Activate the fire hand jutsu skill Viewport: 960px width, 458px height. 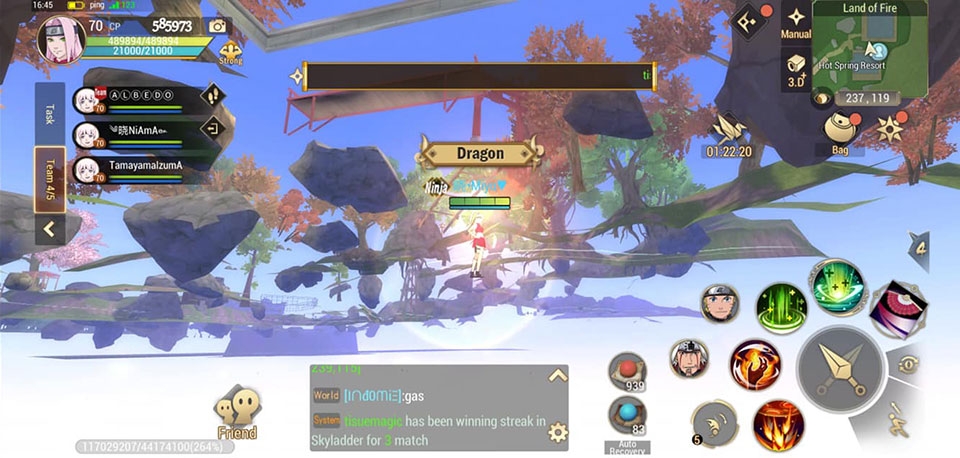[x=755, y=364]
